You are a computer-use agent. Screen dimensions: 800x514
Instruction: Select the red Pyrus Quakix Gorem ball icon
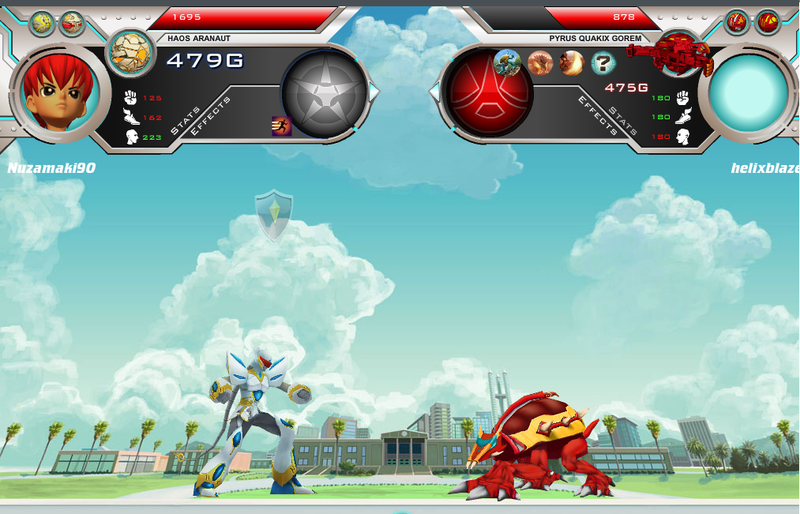(682, 53)
